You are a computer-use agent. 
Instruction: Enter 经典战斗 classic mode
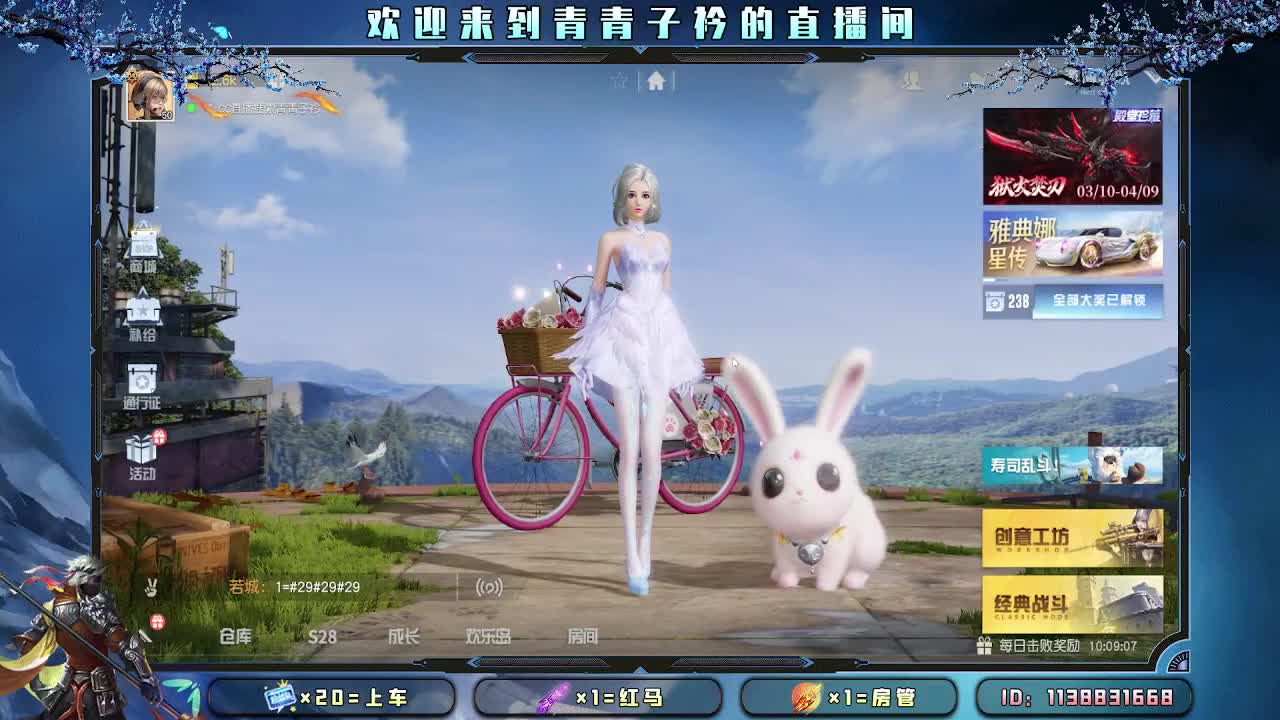1070,601
